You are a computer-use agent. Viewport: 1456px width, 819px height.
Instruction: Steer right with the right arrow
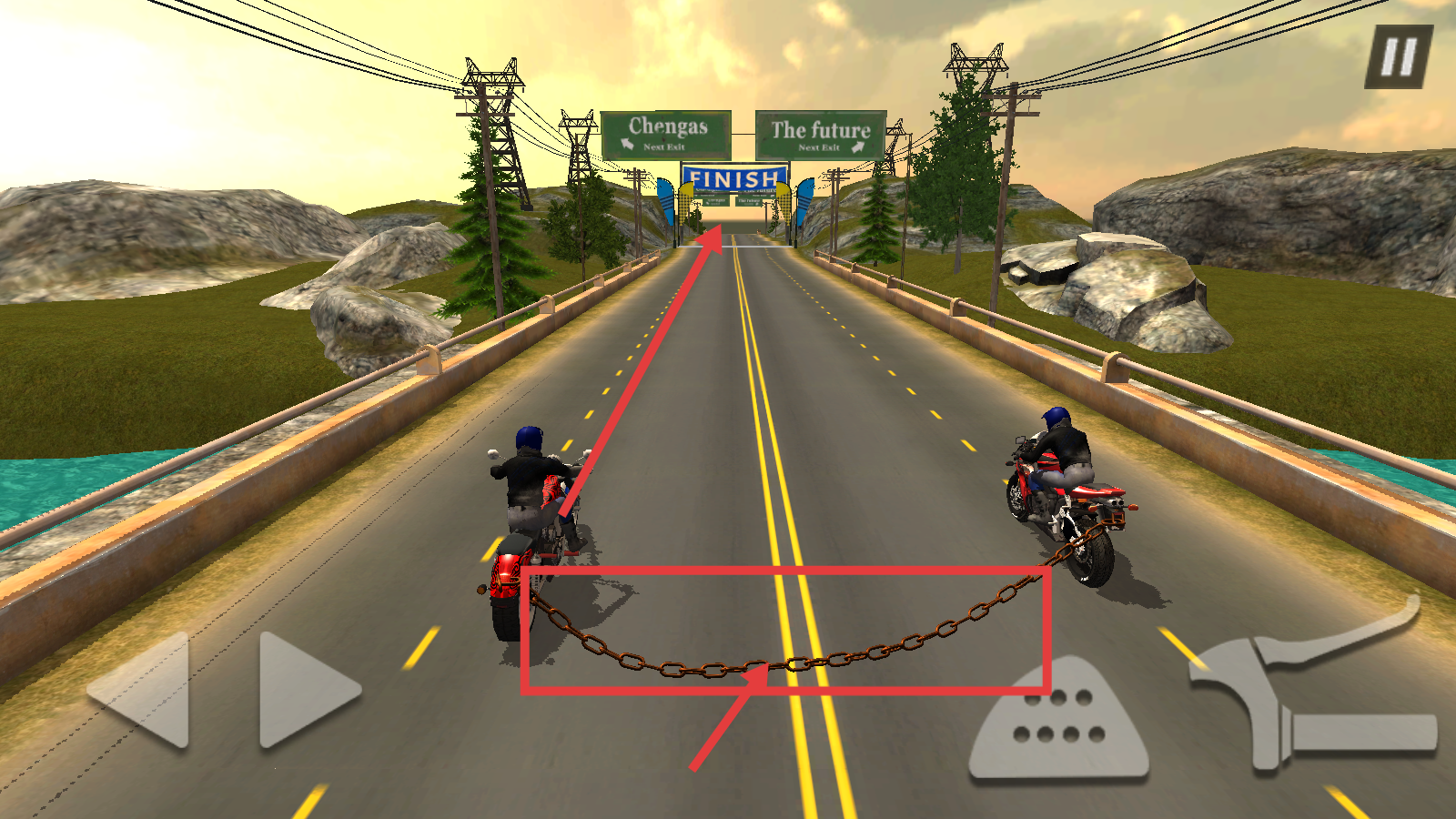tap(303, 691)
